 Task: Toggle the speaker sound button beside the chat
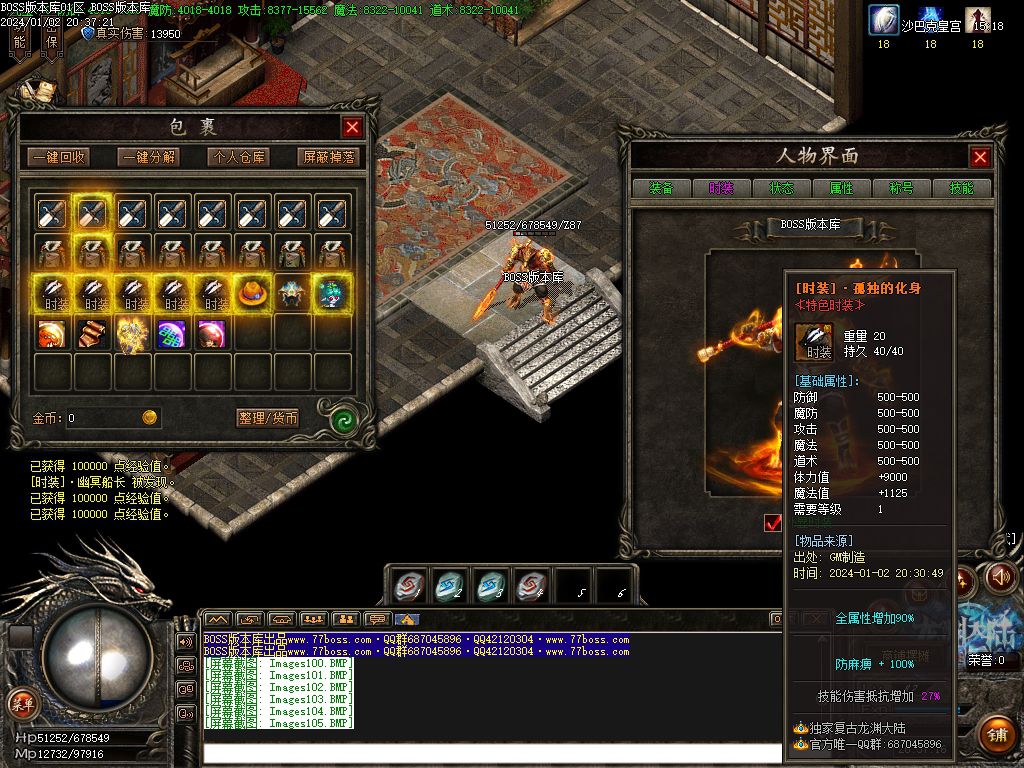185,641
